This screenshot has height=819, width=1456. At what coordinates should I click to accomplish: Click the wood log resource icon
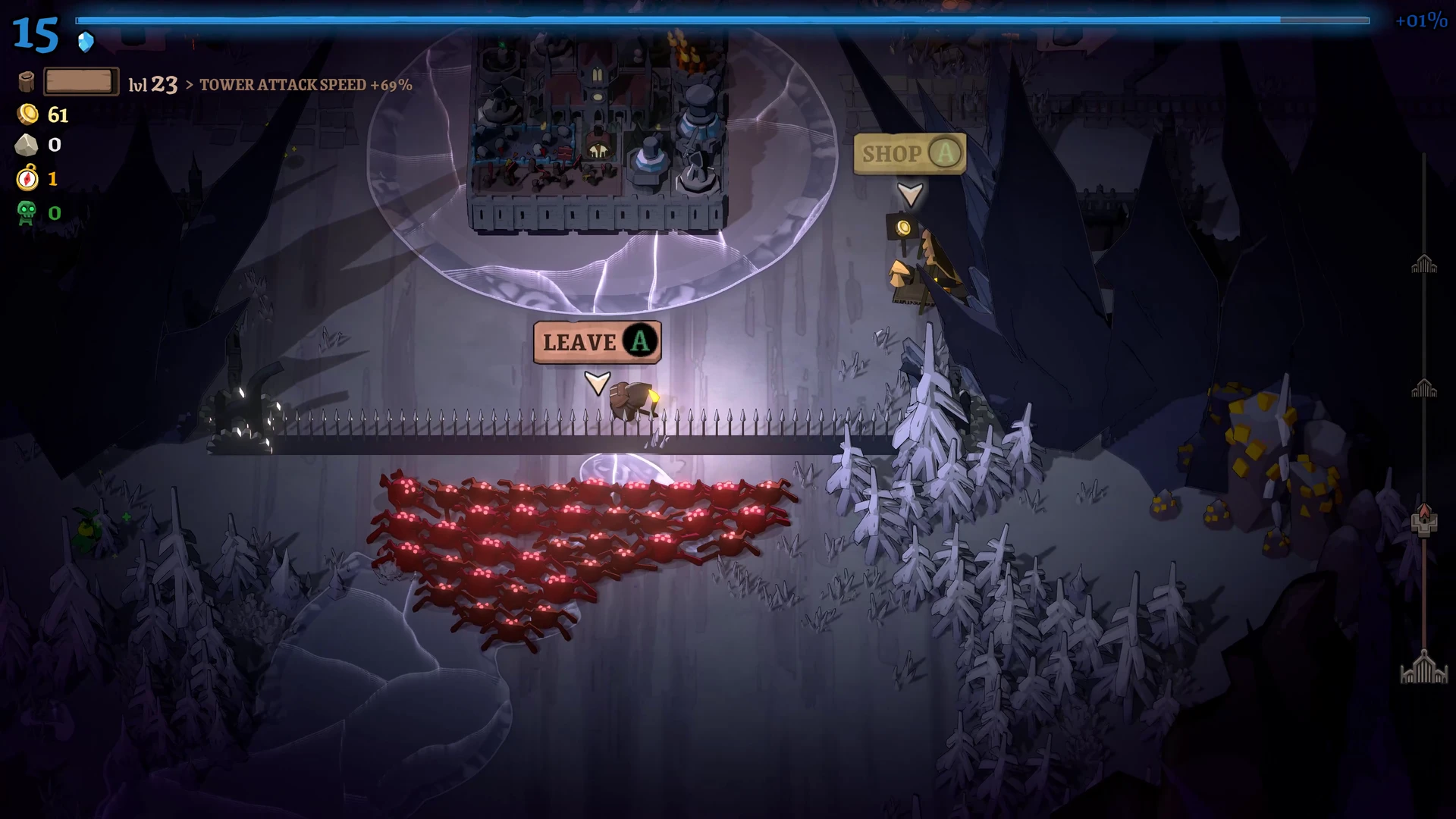(27, 82)
